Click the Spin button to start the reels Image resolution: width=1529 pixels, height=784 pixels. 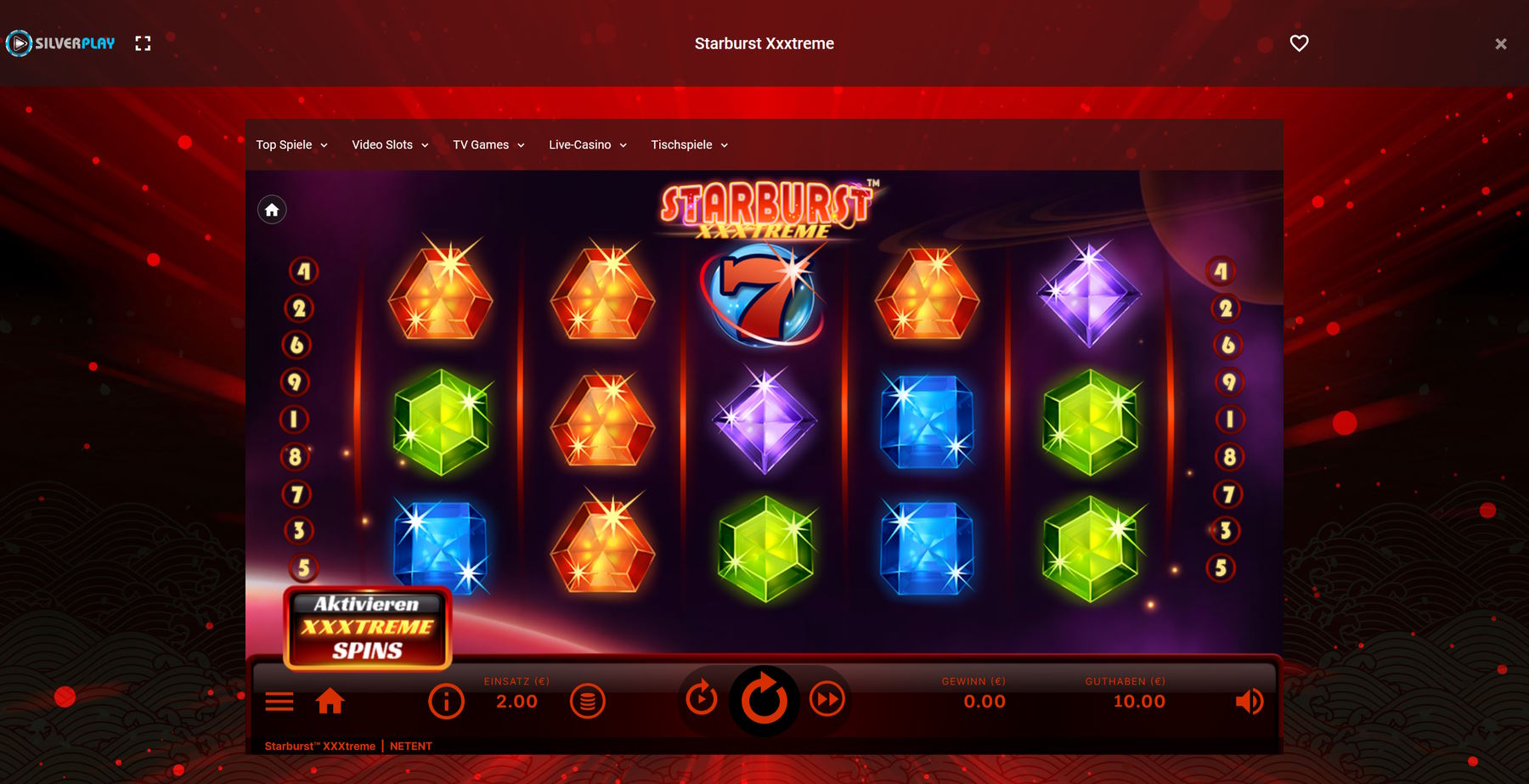pyautogui.click(x=764, y=702)
